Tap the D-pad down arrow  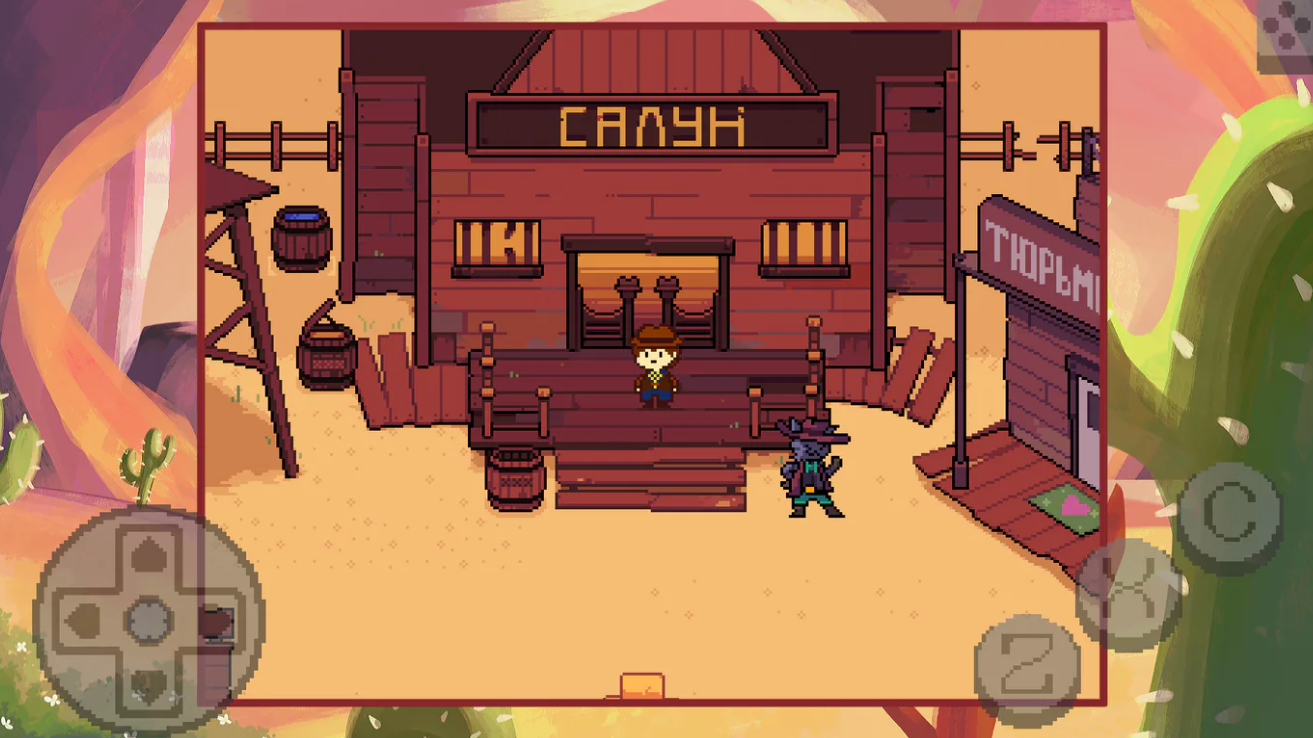(x=149, y=684)
